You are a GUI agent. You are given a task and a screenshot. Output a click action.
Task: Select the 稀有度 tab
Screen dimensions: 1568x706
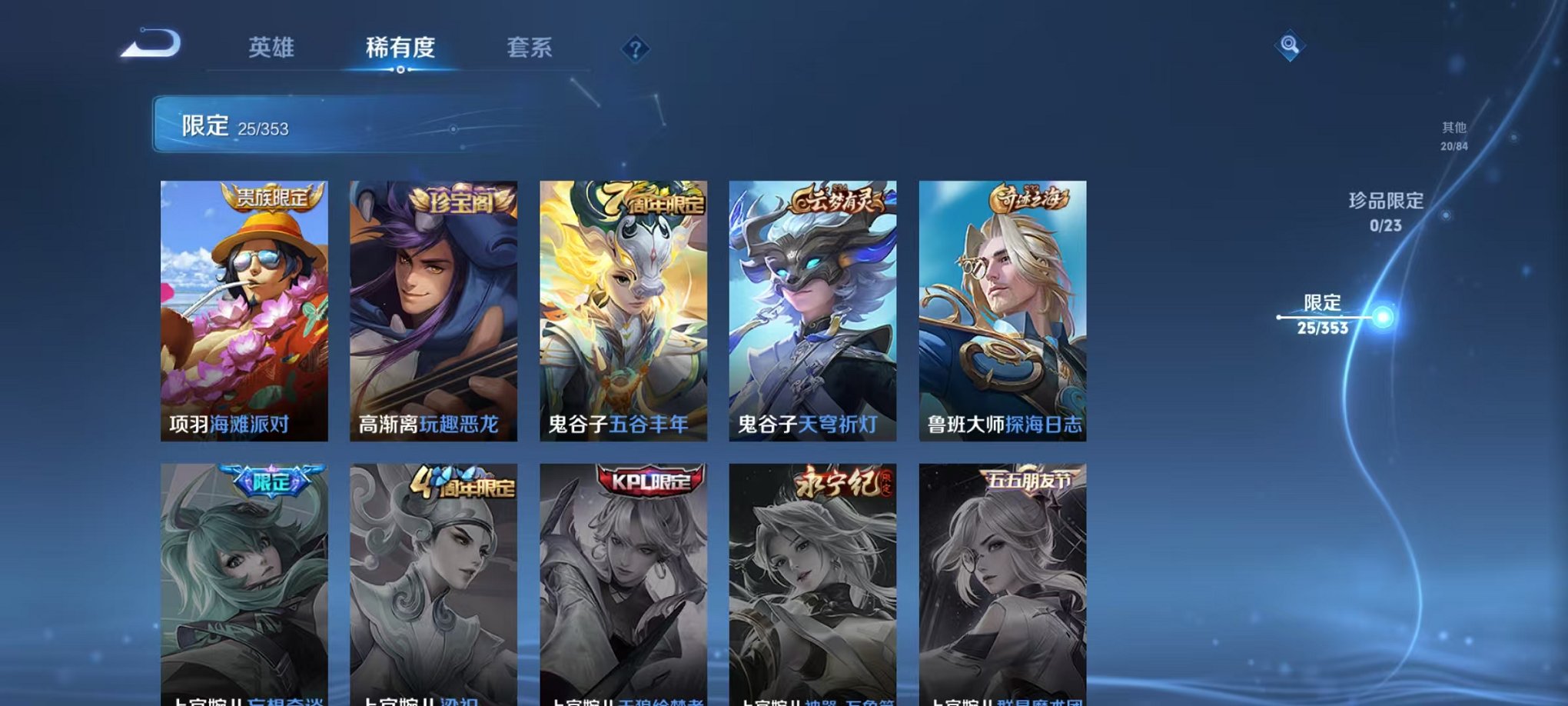point(401,48)
